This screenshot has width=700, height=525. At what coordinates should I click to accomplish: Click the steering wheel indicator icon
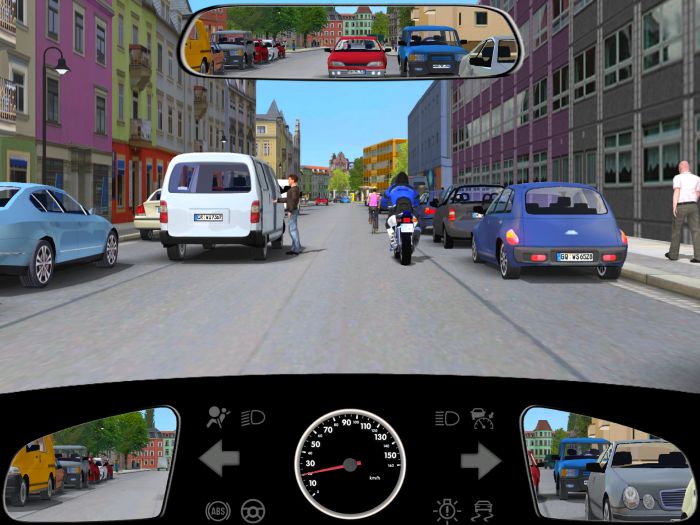(253, 510)
